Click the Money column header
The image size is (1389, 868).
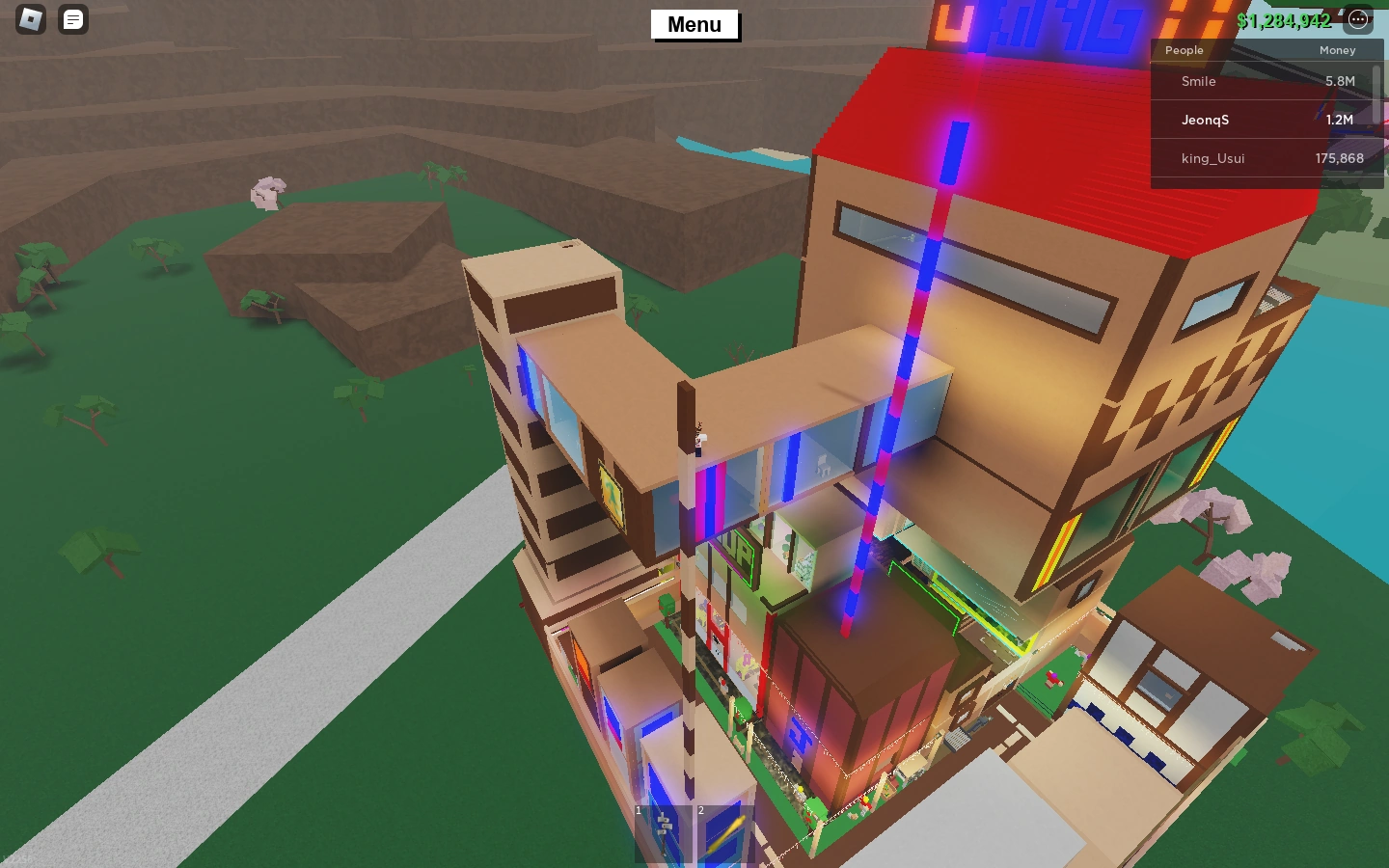click(1338, 50)
